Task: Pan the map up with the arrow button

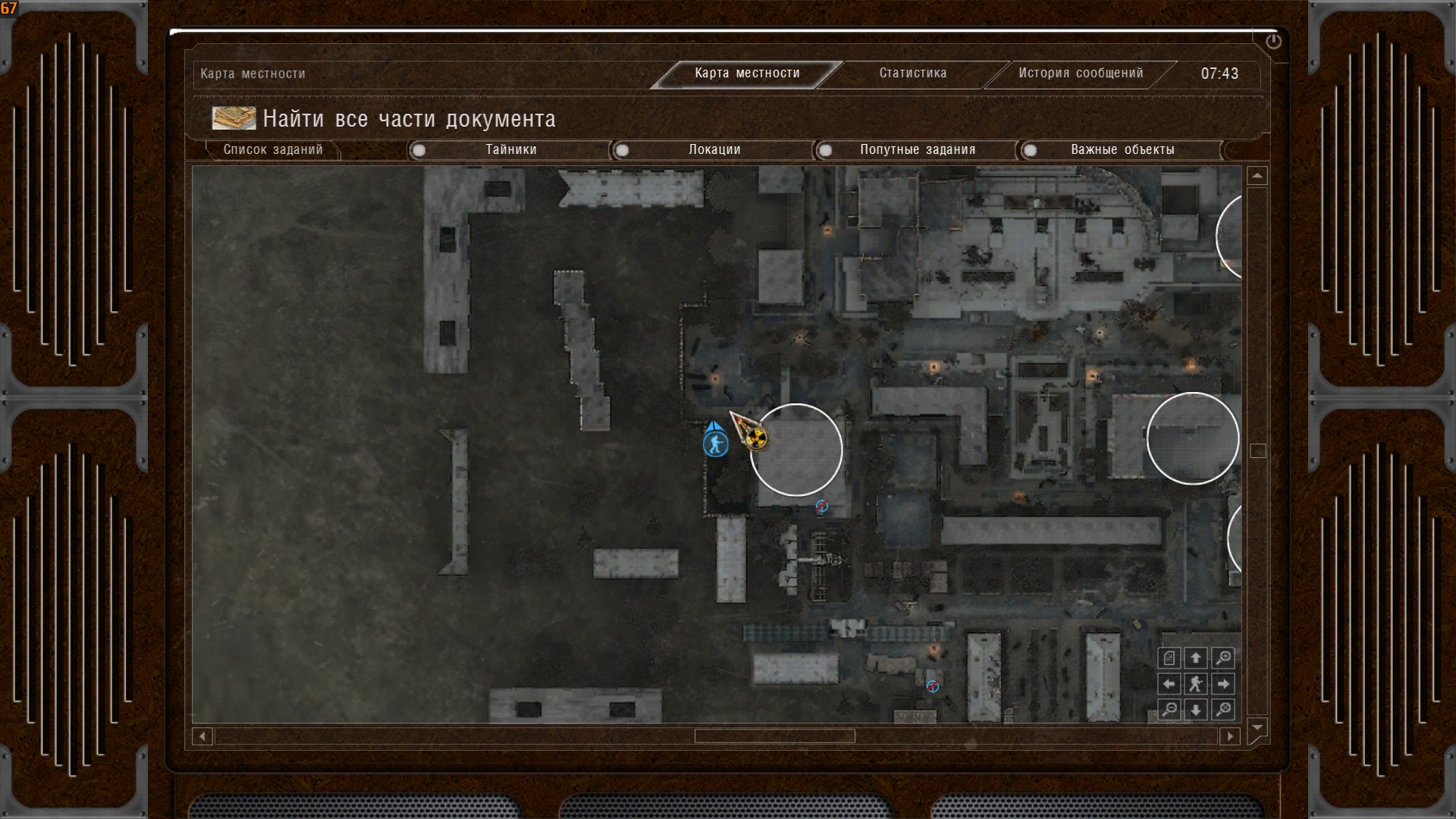Action: [x=1196, y=658]
